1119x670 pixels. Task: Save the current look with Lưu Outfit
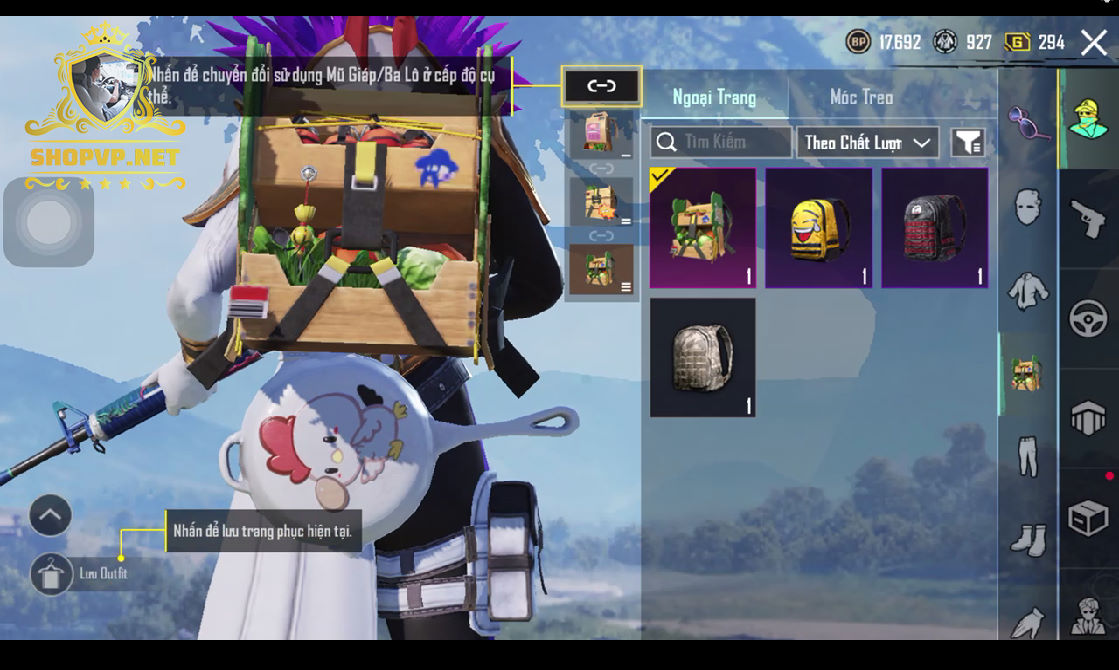[x=51, y=574]
